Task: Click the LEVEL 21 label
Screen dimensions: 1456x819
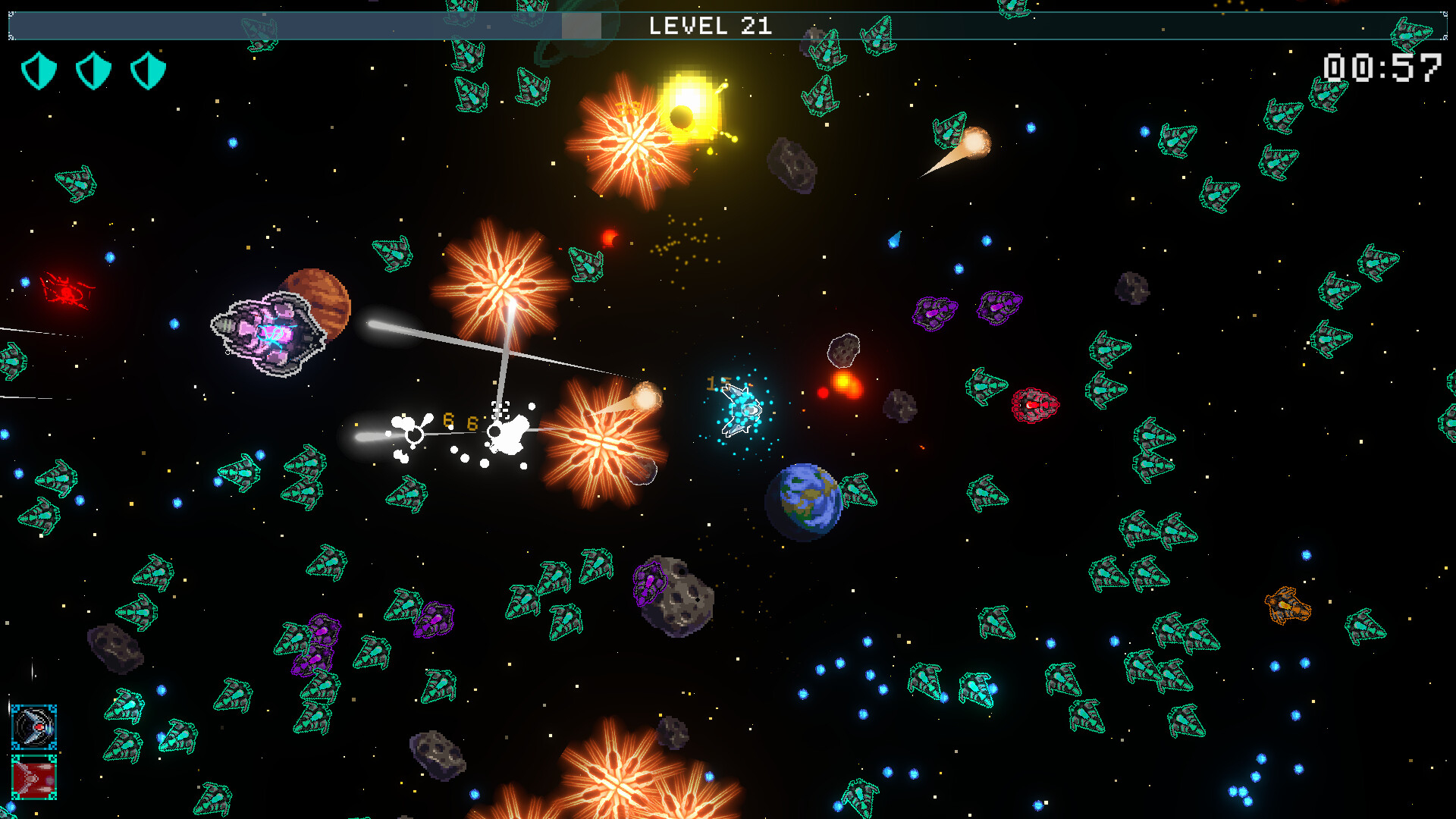Action: point(711,26)
